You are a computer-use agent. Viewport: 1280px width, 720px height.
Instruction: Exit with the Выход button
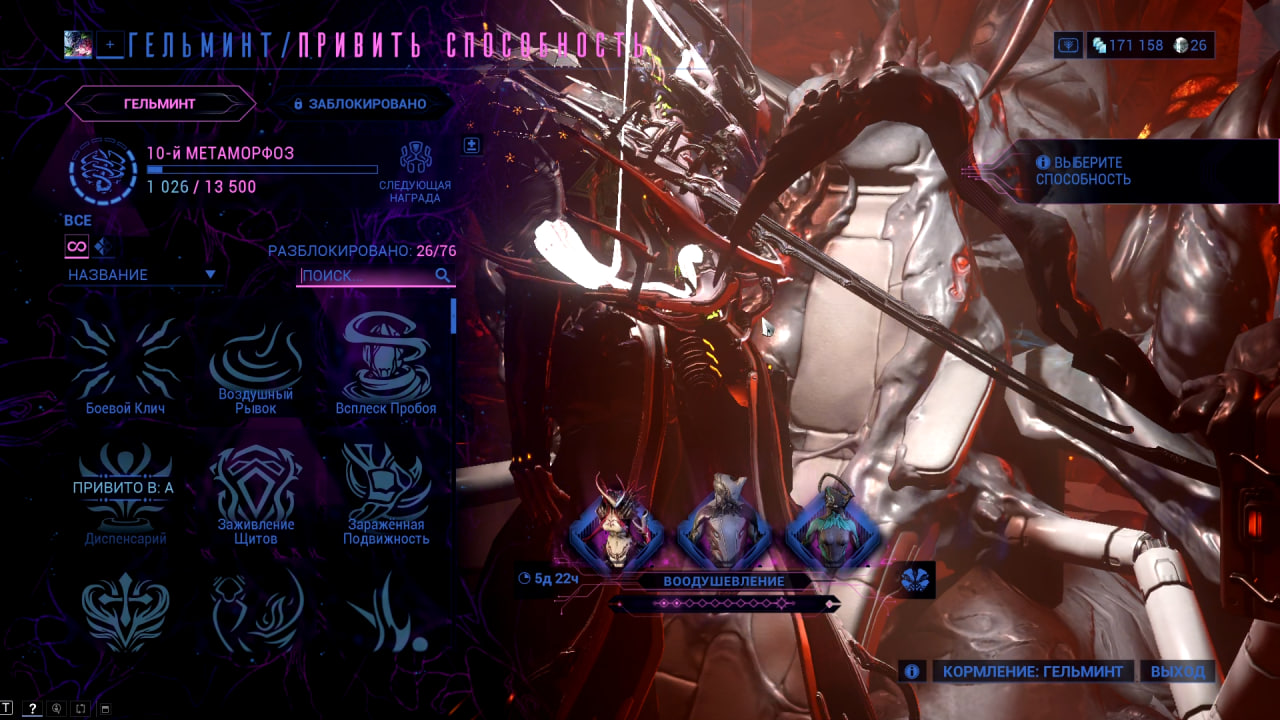pyautogui.click(x=1177, y=671)
